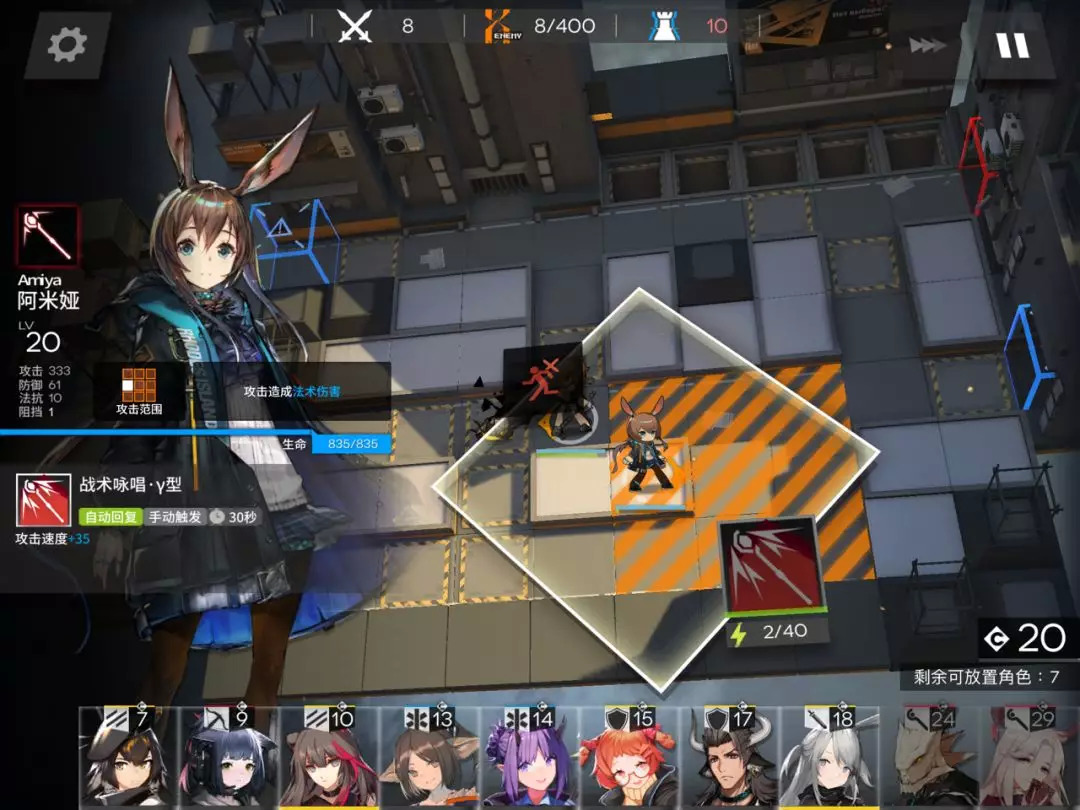Pause the battle

click(x=1011, y=45)
